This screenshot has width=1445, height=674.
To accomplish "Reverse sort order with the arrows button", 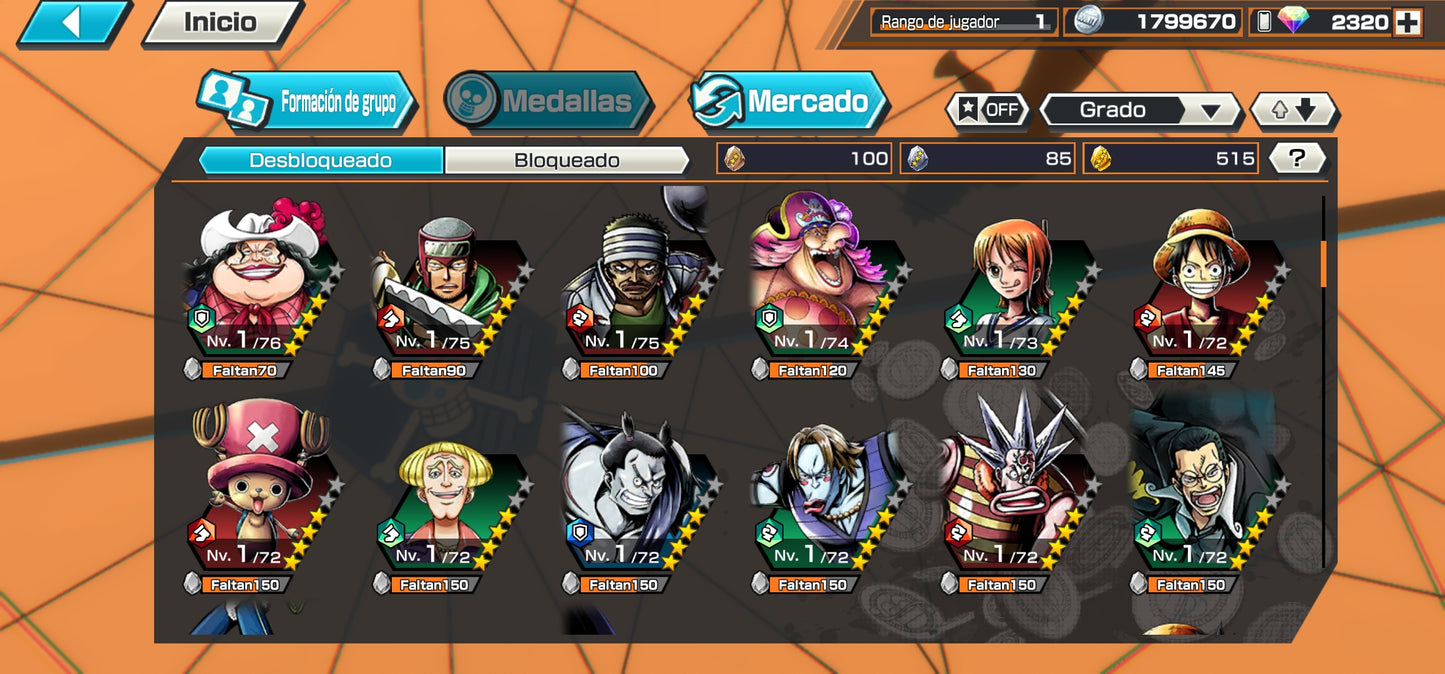I will click(1294, 110).
